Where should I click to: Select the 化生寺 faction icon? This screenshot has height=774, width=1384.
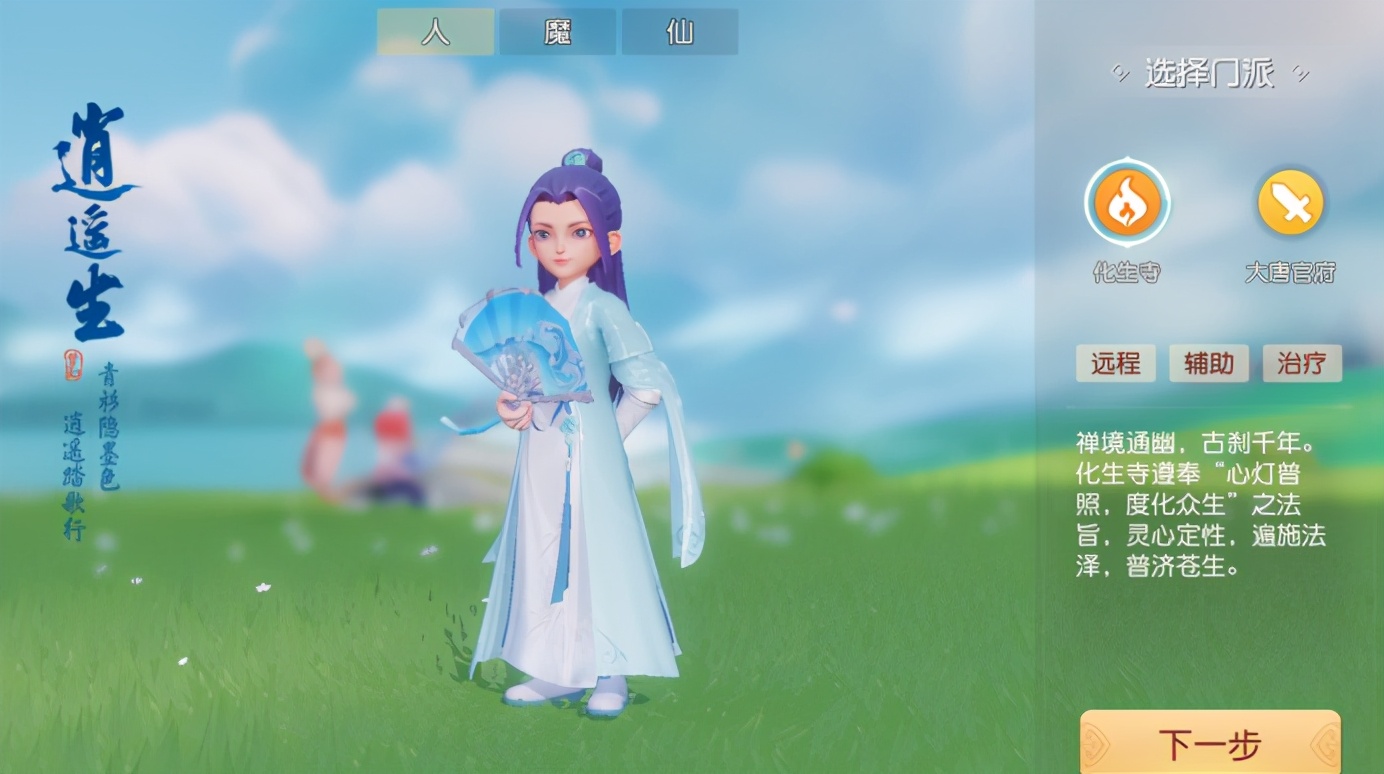[x=1127, y=203]
